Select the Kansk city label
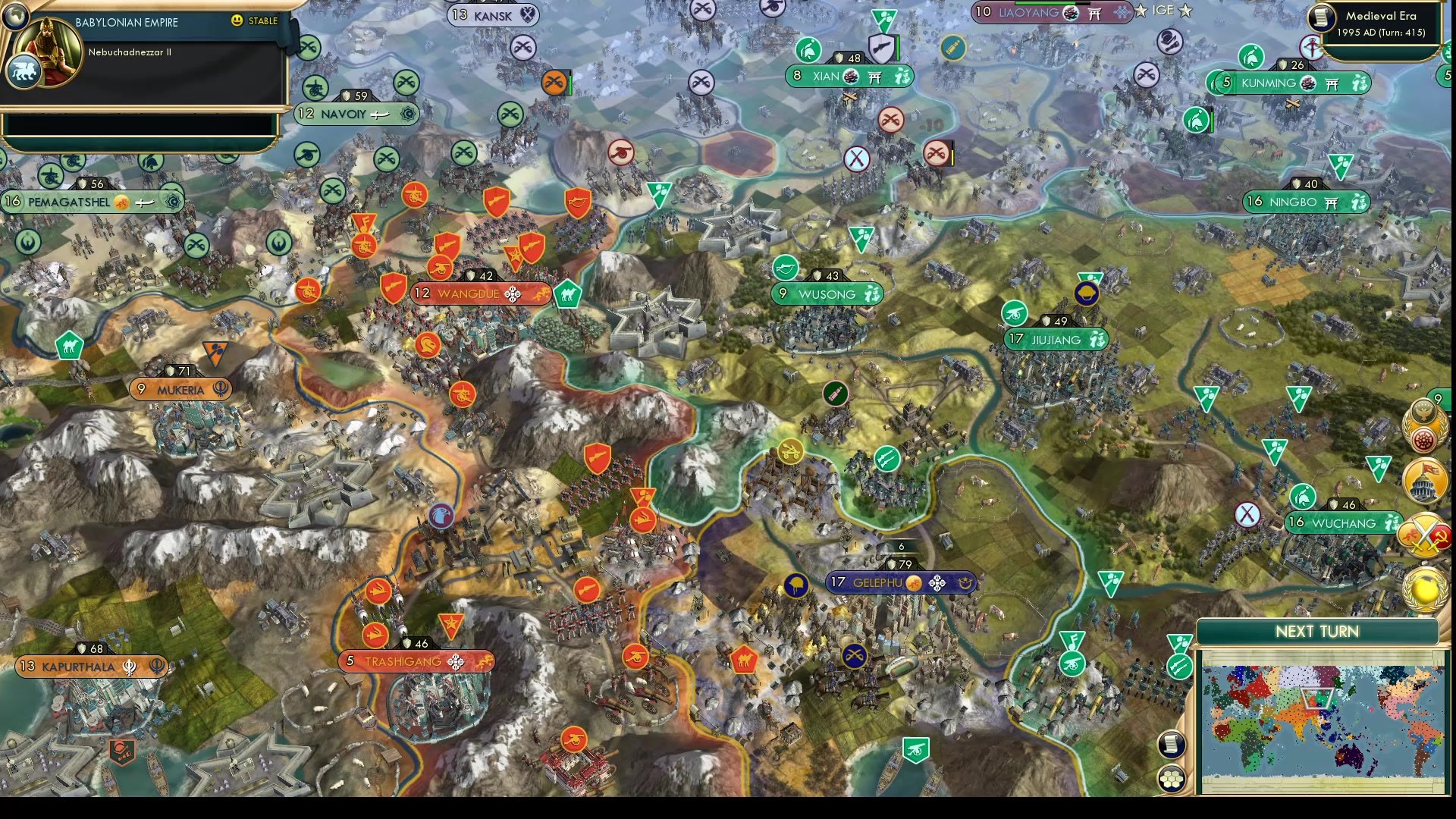 [494, 16]
